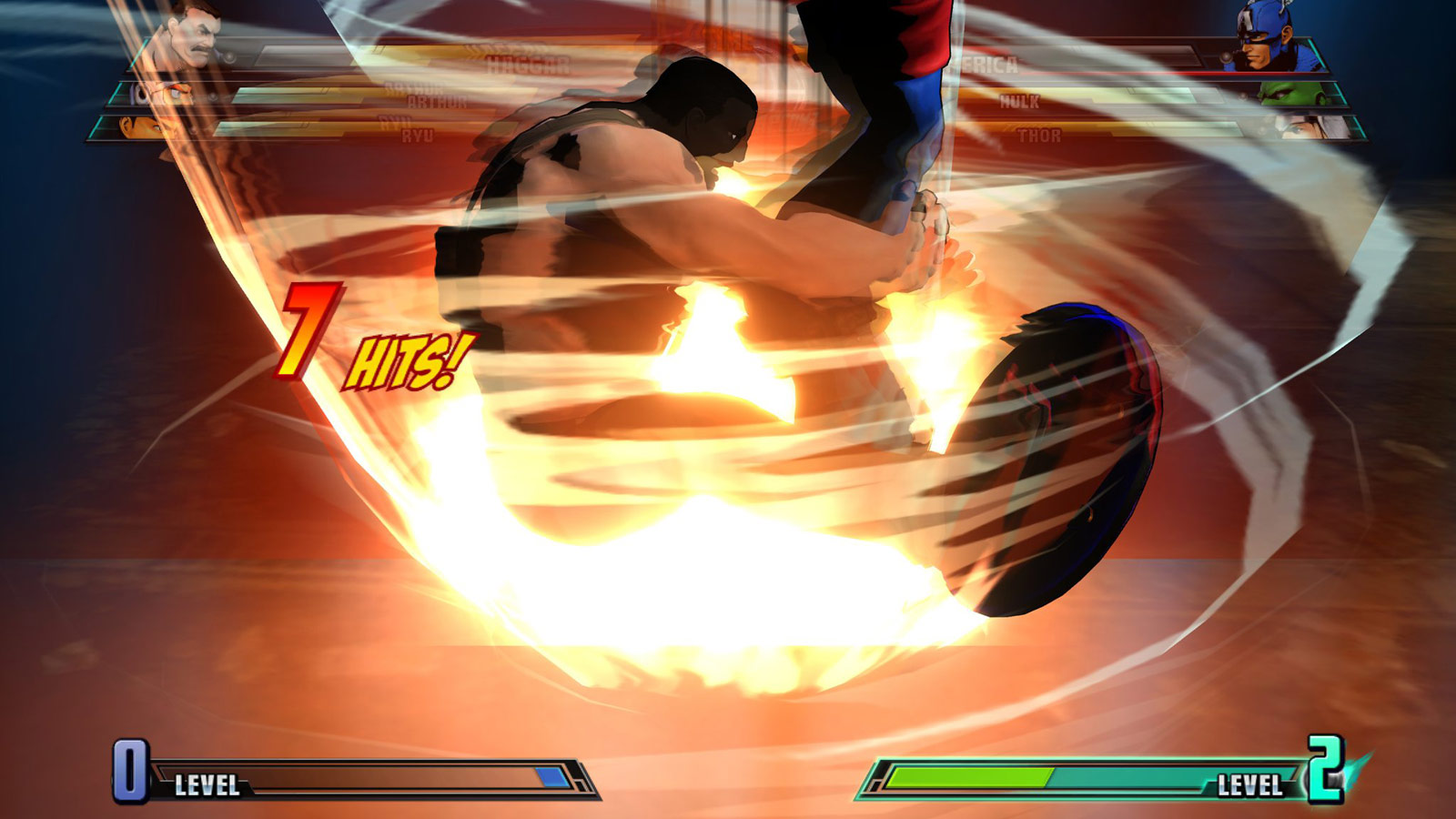Select the AMERICA name text on the right
The image size is (1456, 819).
pos(987,64)
